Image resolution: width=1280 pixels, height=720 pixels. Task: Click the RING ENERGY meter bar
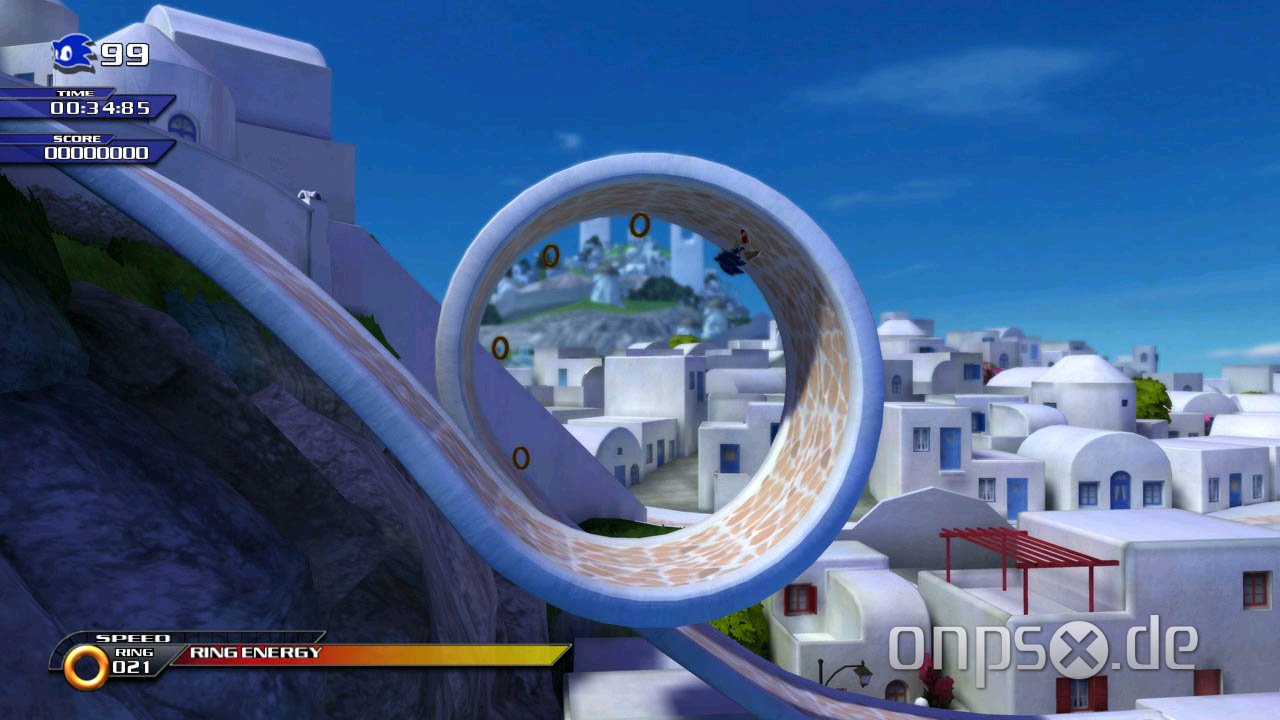coord(300,652)
